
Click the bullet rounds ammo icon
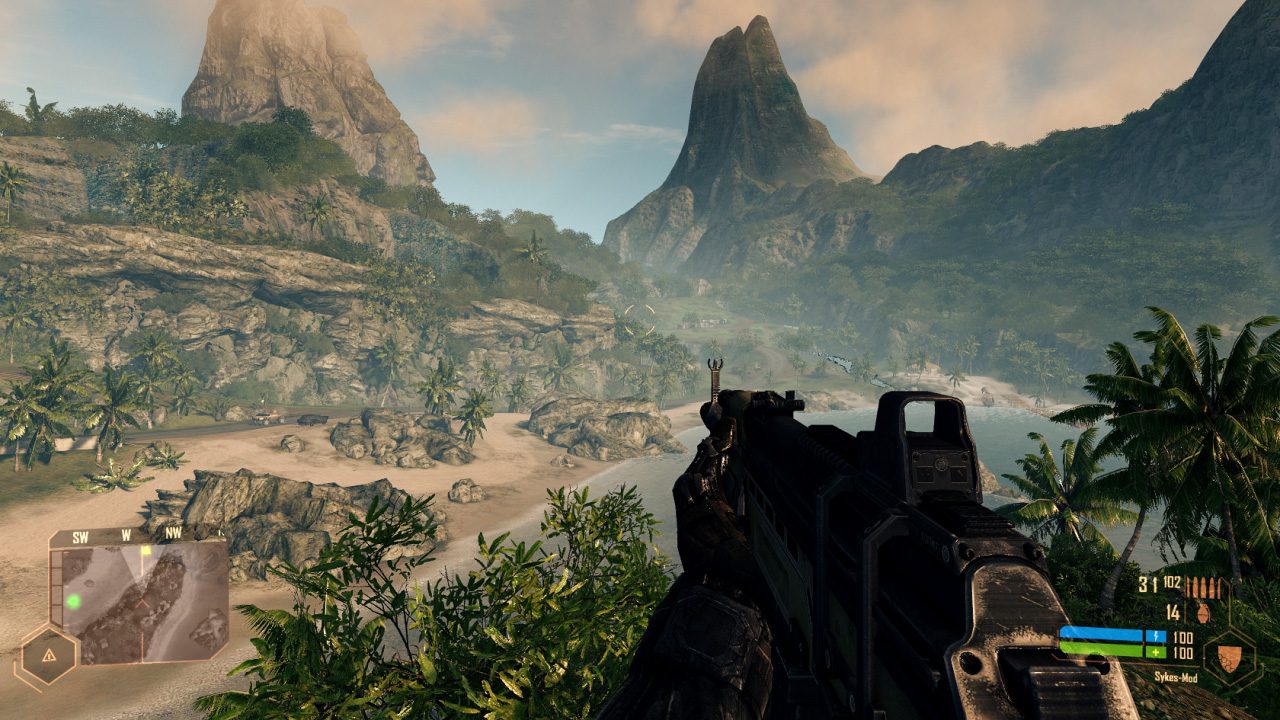point(1204,587)
